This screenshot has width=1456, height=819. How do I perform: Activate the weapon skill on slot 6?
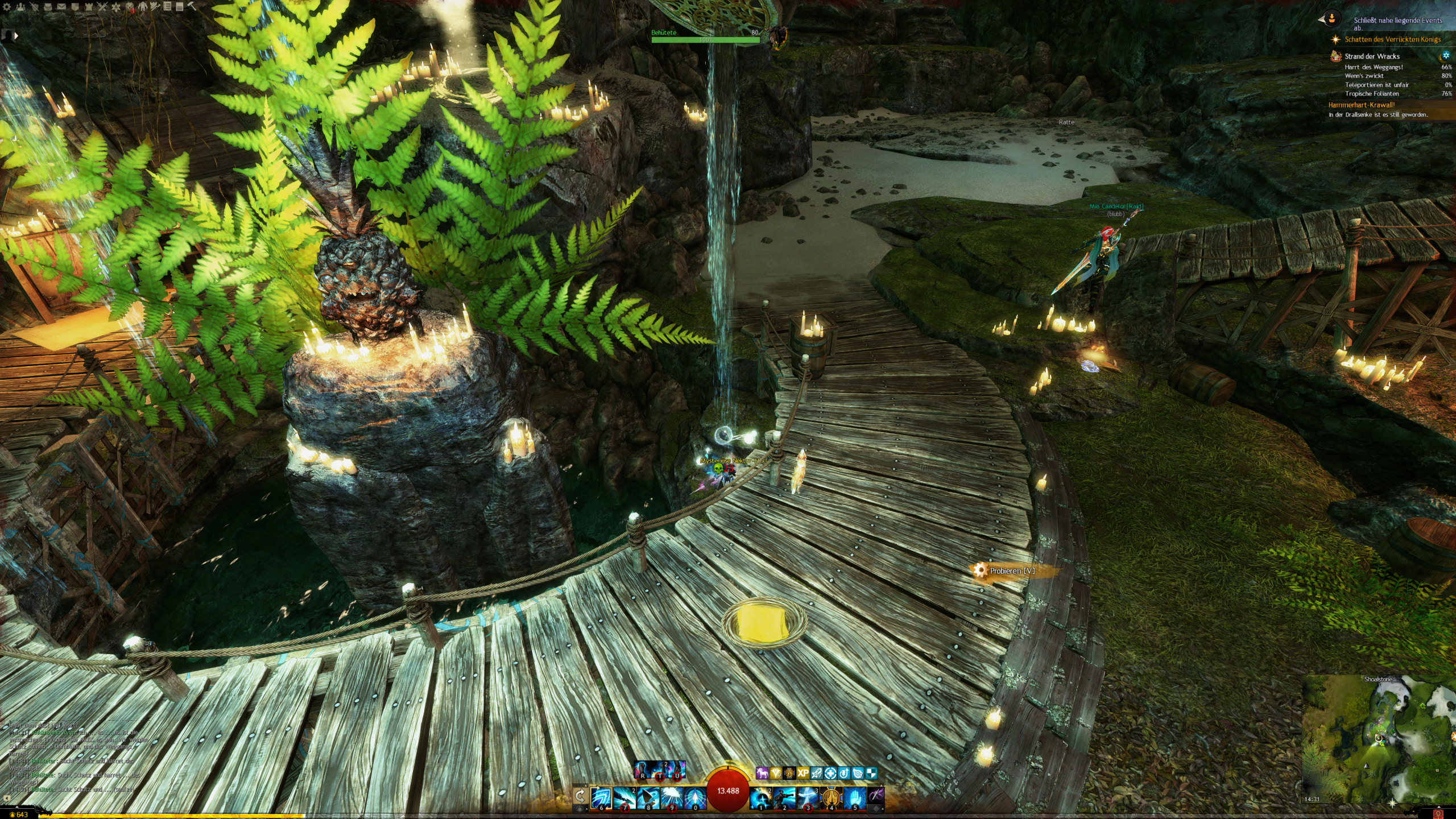click(x=601, y=798)
